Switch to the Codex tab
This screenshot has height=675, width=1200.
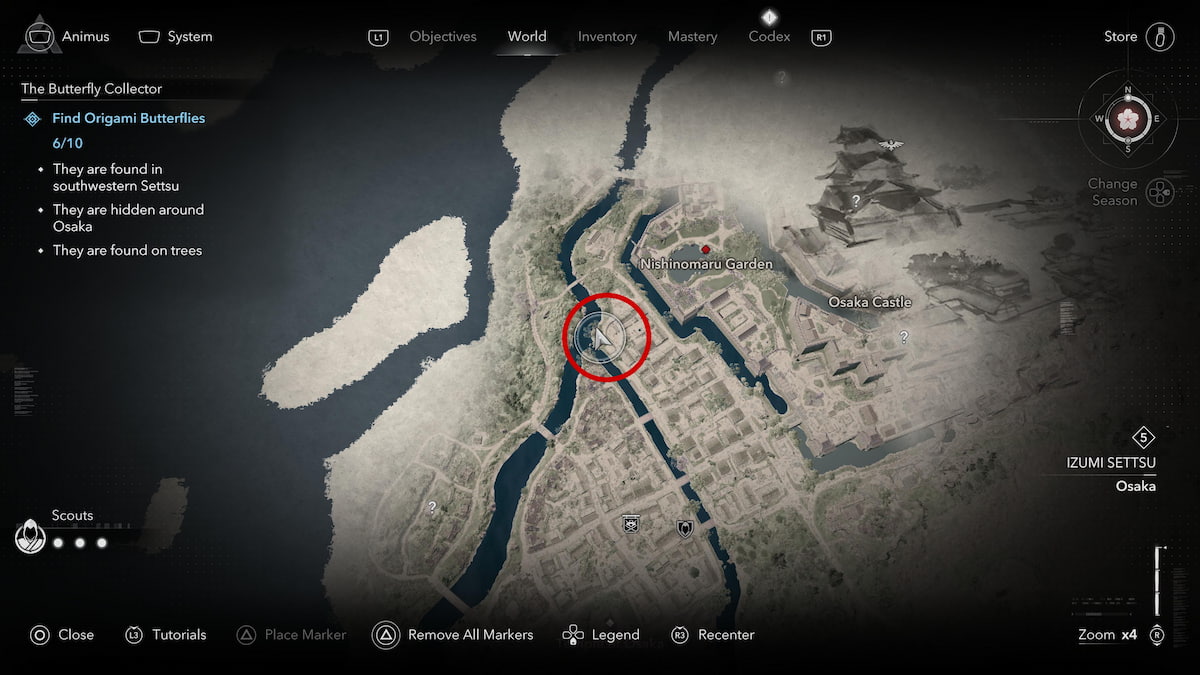[769, 37]
